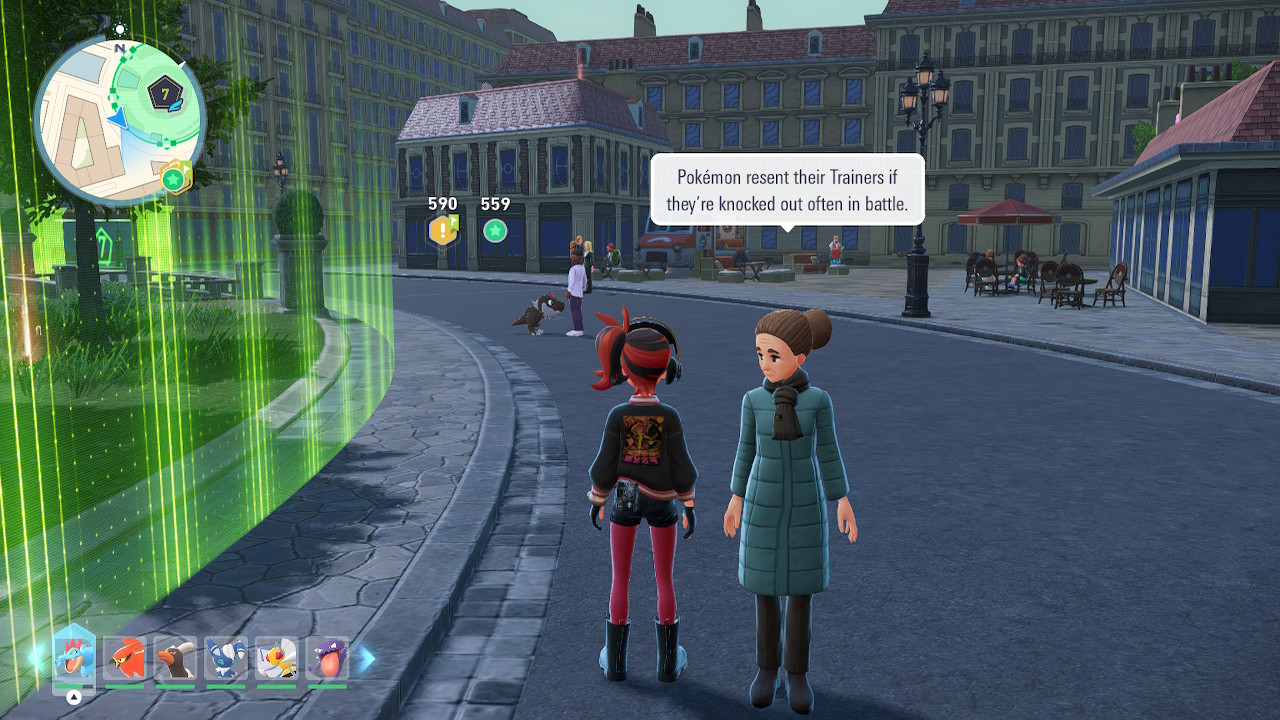This screenshot has width=1280, height=720.
Task: Choose the Talonflame party slot
Action: [124, 658]
